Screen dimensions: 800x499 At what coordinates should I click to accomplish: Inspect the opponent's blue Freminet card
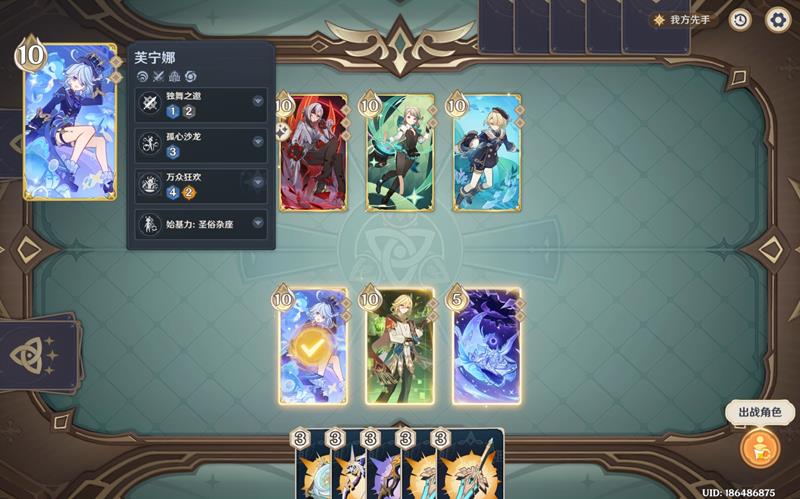pos(487,153)
